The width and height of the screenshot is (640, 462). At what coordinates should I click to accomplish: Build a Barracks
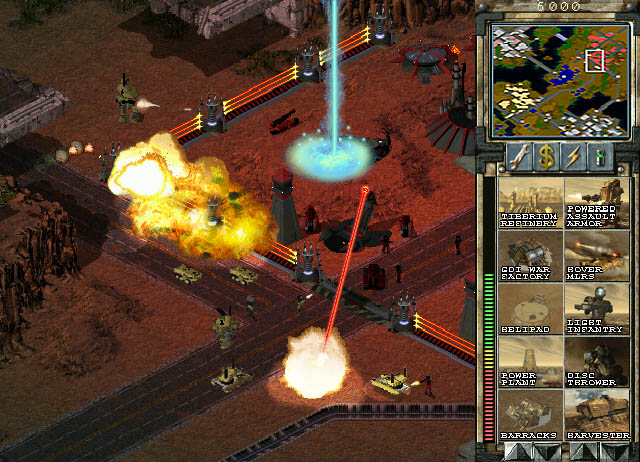click(x=530, y=416)
